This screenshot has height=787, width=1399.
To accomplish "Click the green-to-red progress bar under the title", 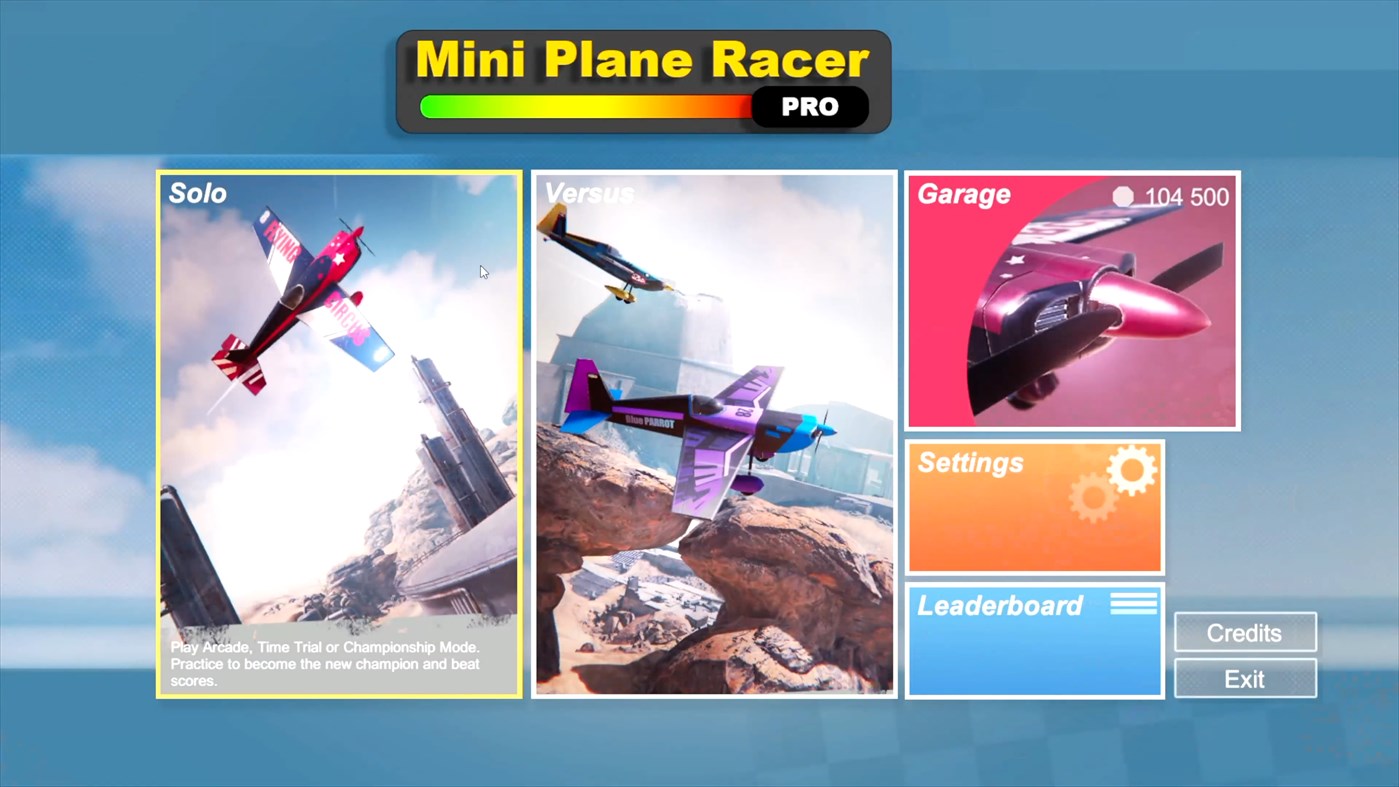I will tap(586, 106).
